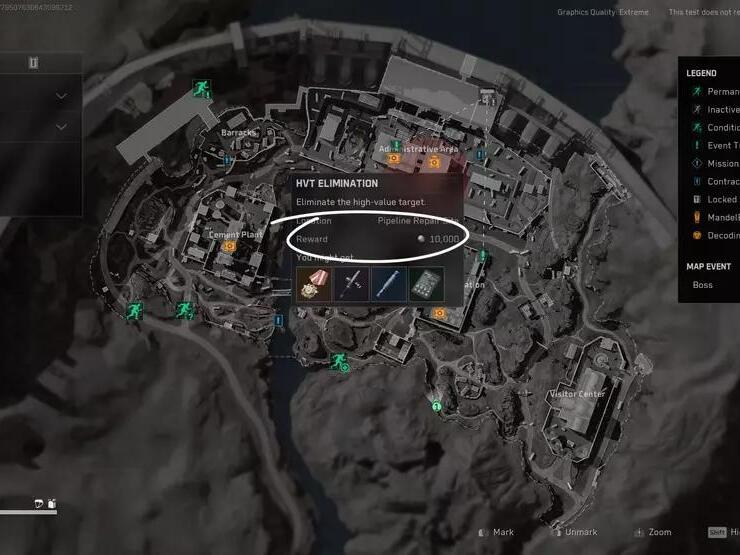Show the Boss map event
The width and height of the screenshot is (740, 555).
[704, 285]
